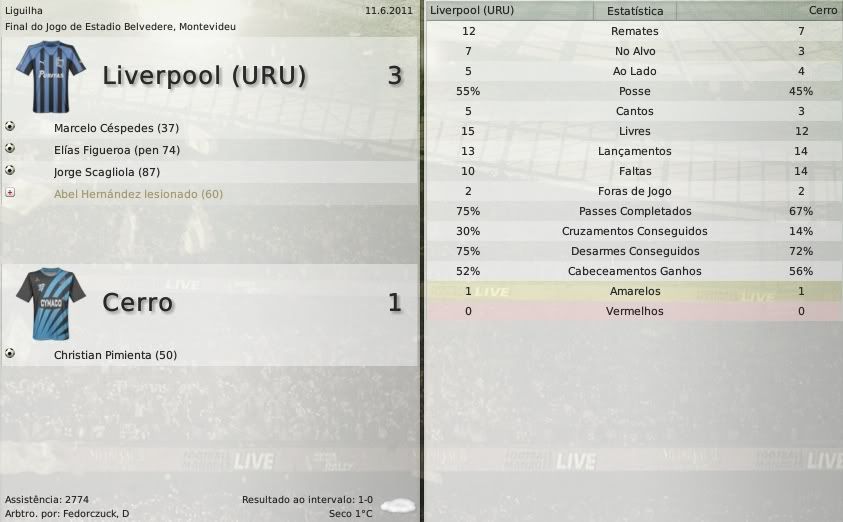View injured player Abel Hernández
This screenshot has width=843, height=522.
coord(138,194)
